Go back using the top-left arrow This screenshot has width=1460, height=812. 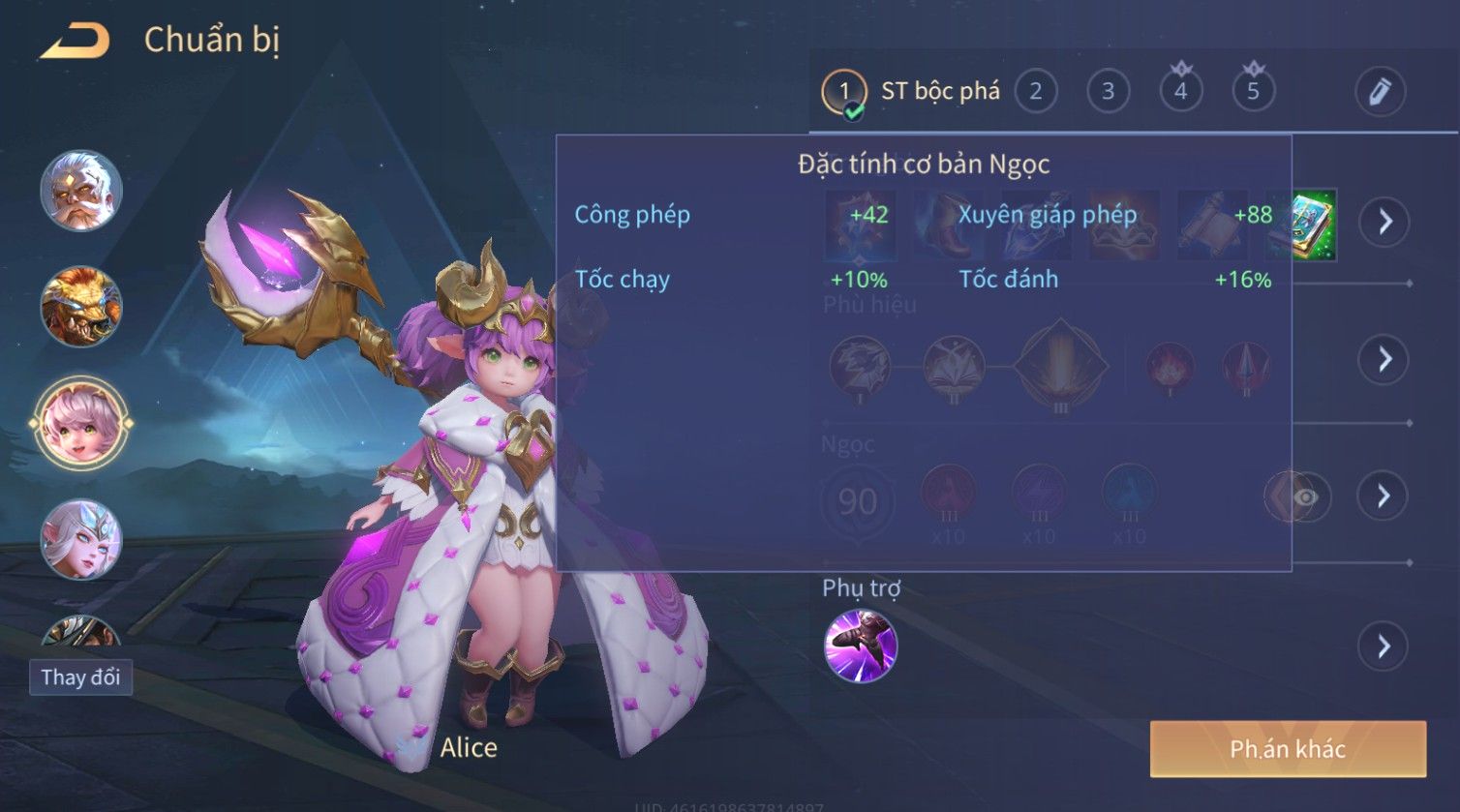click(76, 42)
